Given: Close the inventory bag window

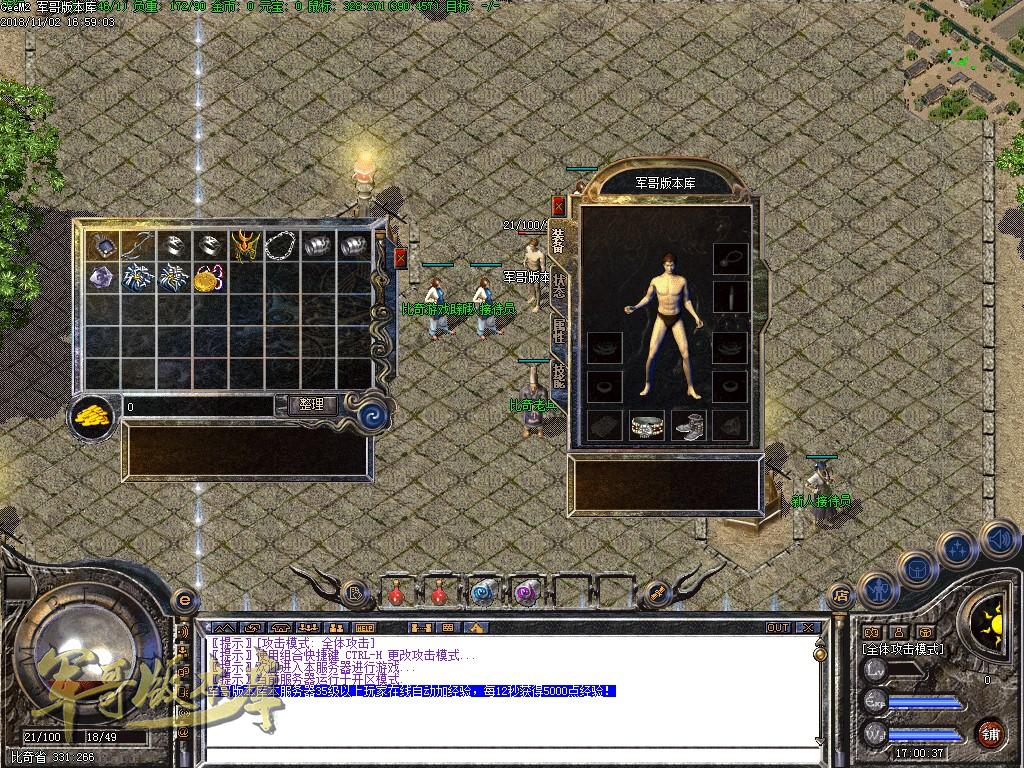Looking at the screenshot, I should (400, 258).
